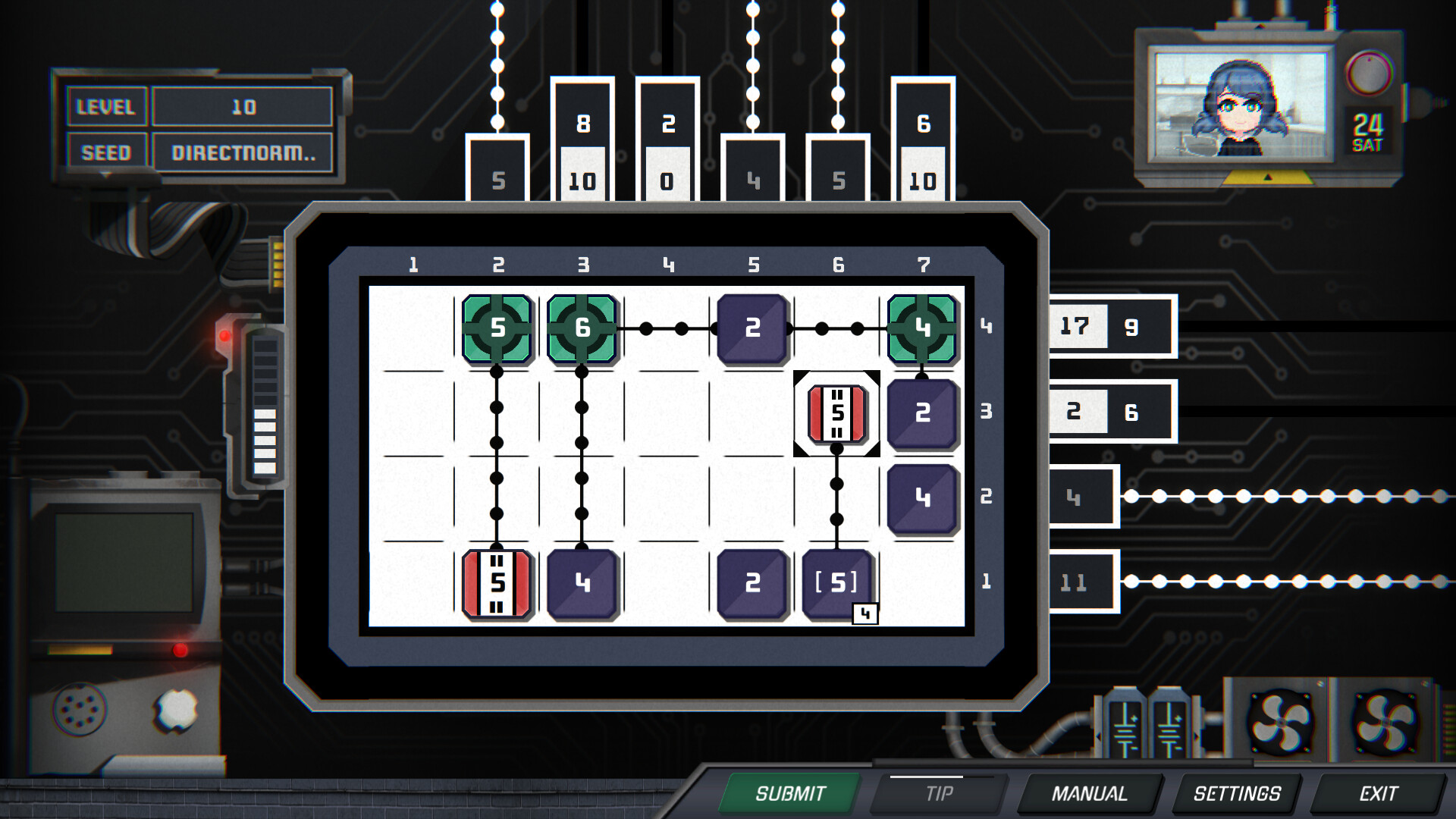Toggle the red LED indicator on the left panel
This screenshot has height=819, width=1456.
(x=224, y=336)
